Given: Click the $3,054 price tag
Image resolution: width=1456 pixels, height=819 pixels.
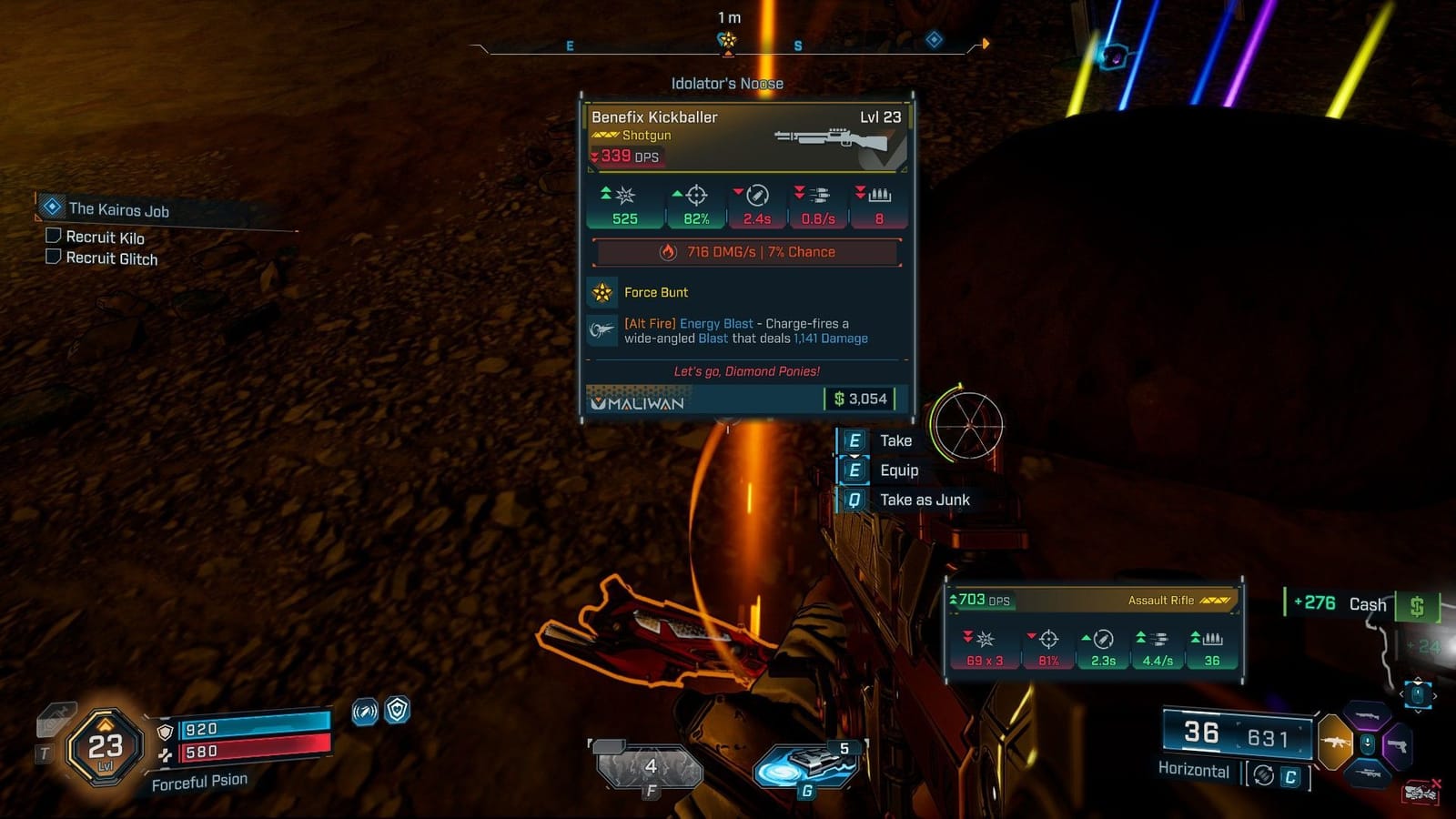Looking at the screenshot, I should click(x=860, y=398).
